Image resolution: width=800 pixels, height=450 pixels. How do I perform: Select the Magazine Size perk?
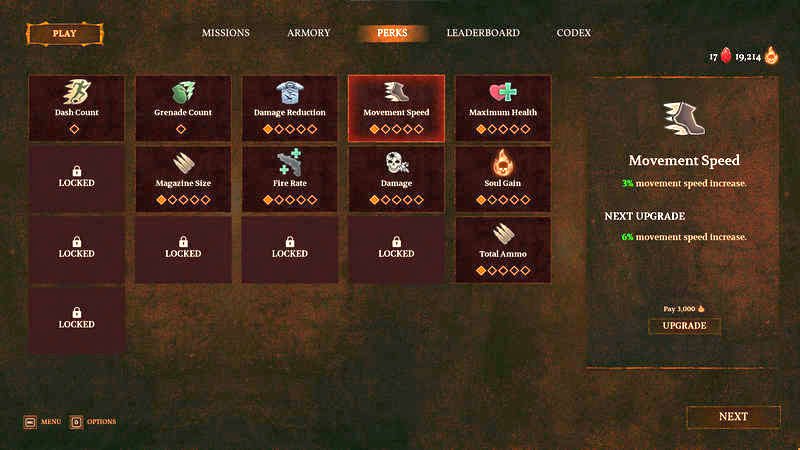tap(183, 179)
